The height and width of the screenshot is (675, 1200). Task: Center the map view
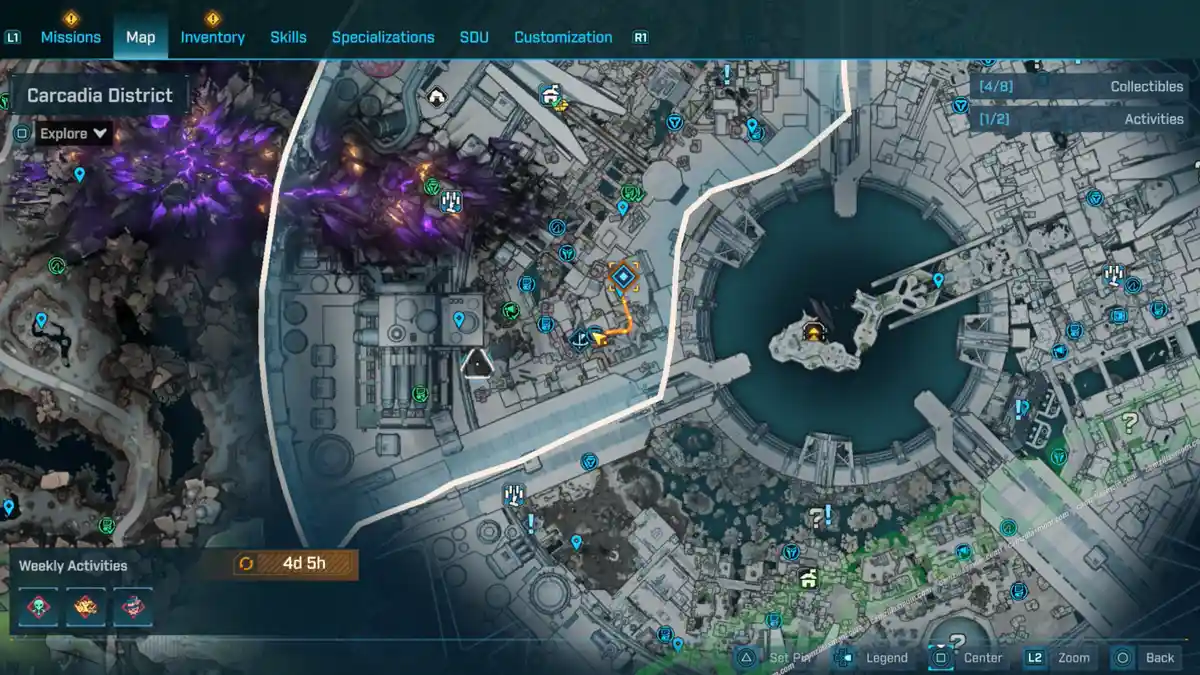982,657
